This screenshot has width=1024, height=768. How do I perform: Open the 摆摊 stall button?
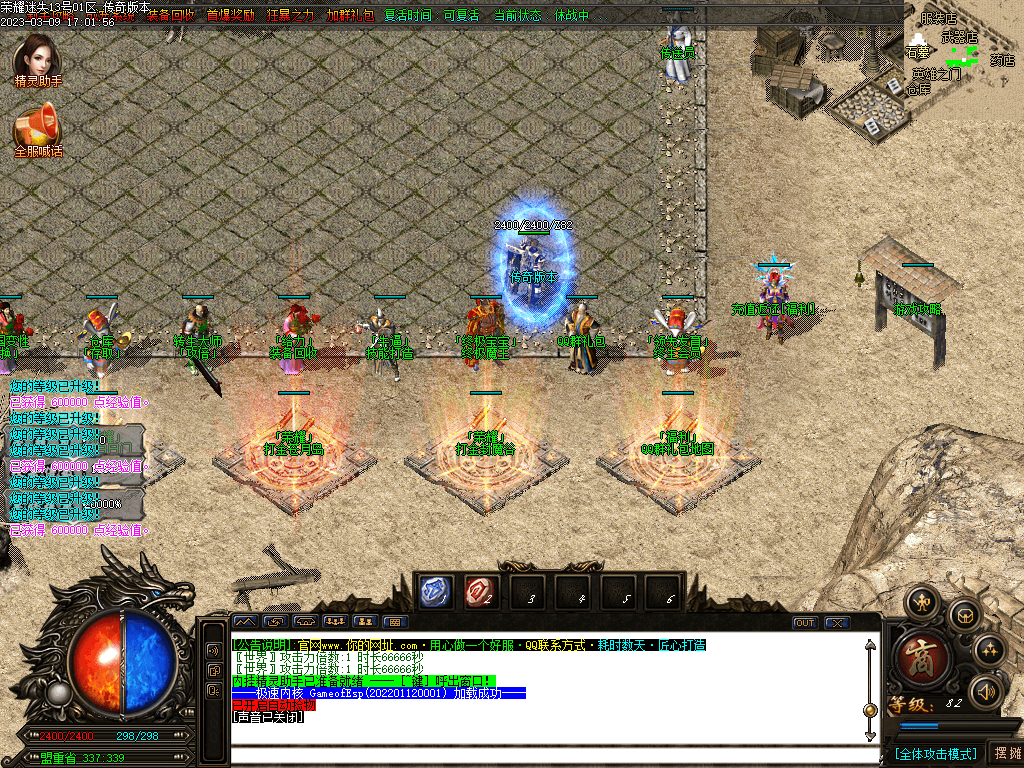tap(1005, 753)
